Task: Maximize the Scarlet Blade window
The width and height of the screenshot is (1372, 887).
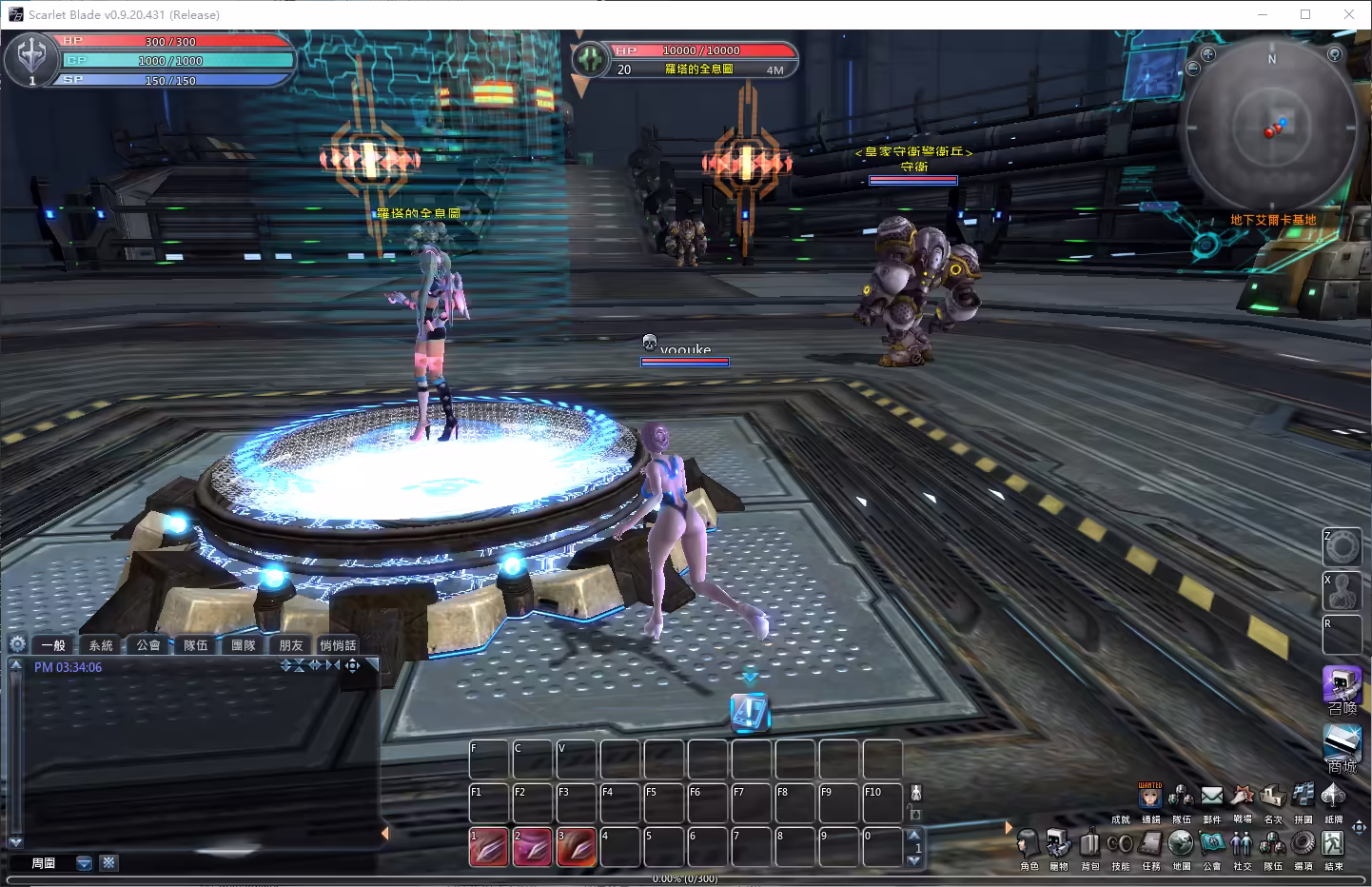Action: [x=1305, y=14]
